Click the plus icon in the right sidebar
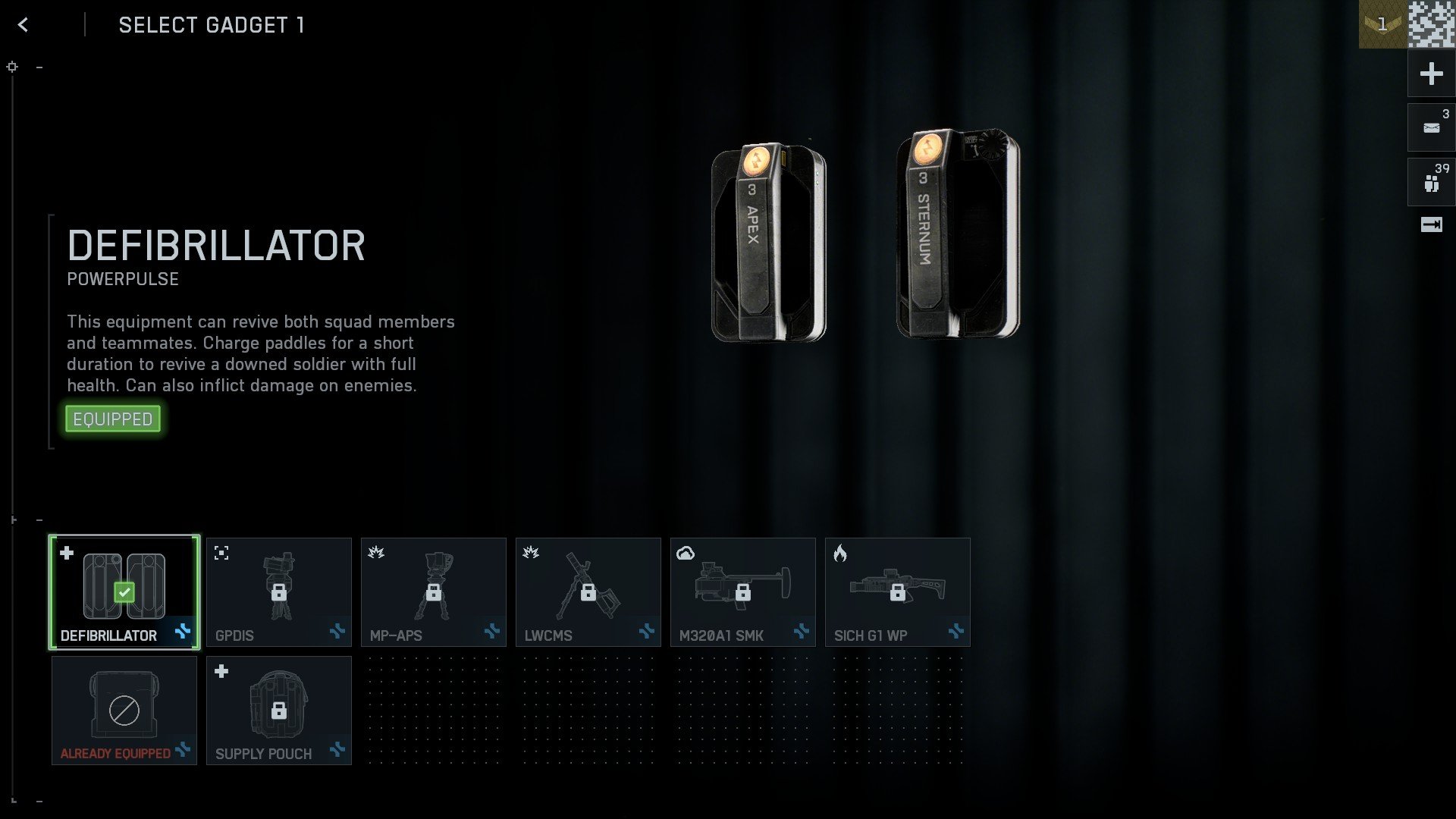 (x=1430, y=74)
